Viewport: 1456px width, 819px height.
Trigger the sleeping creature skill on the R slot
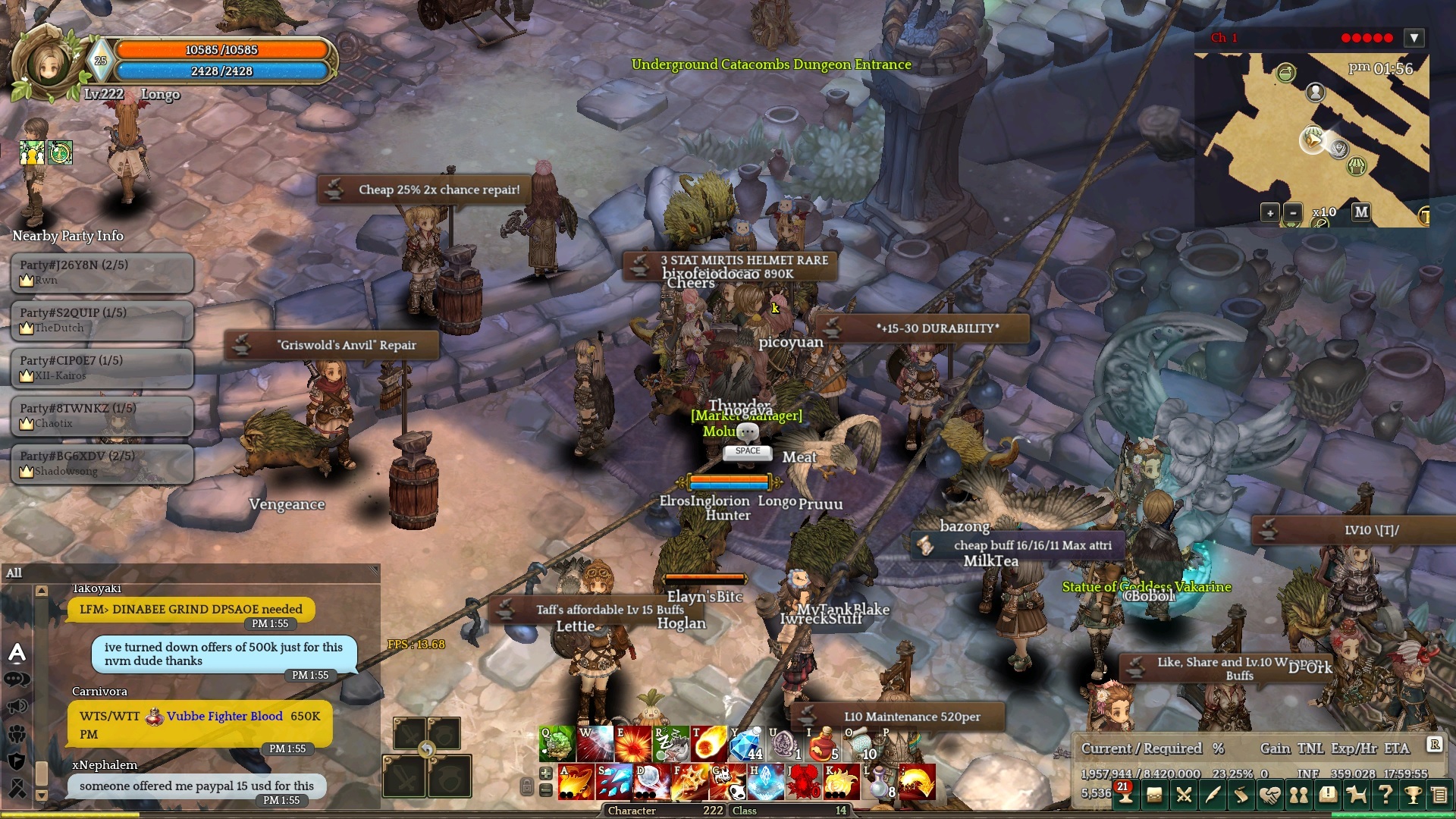coord(670,744)
